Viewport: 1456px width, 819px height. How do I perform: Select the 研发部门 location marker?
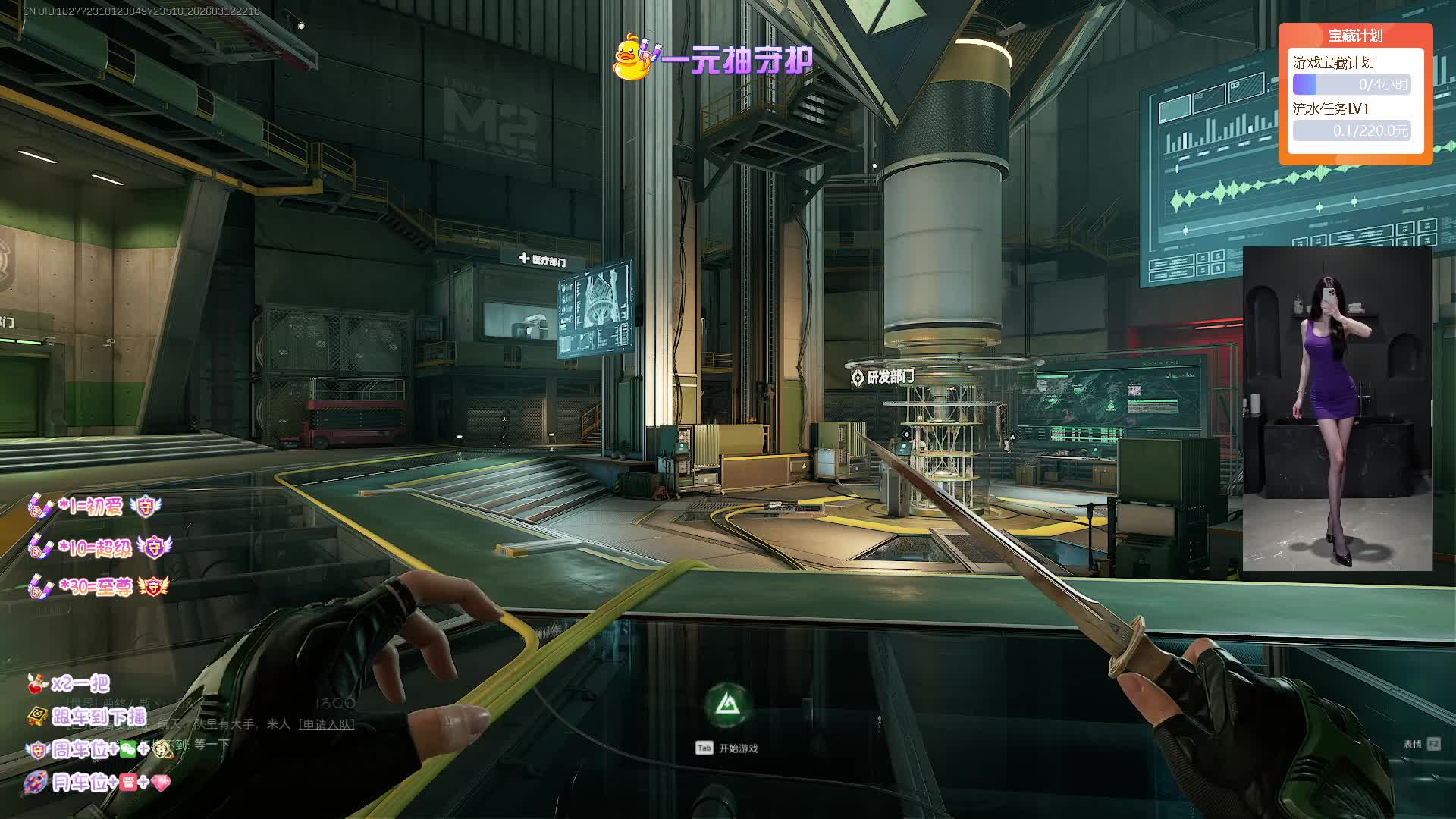click(x=883, y=377)
